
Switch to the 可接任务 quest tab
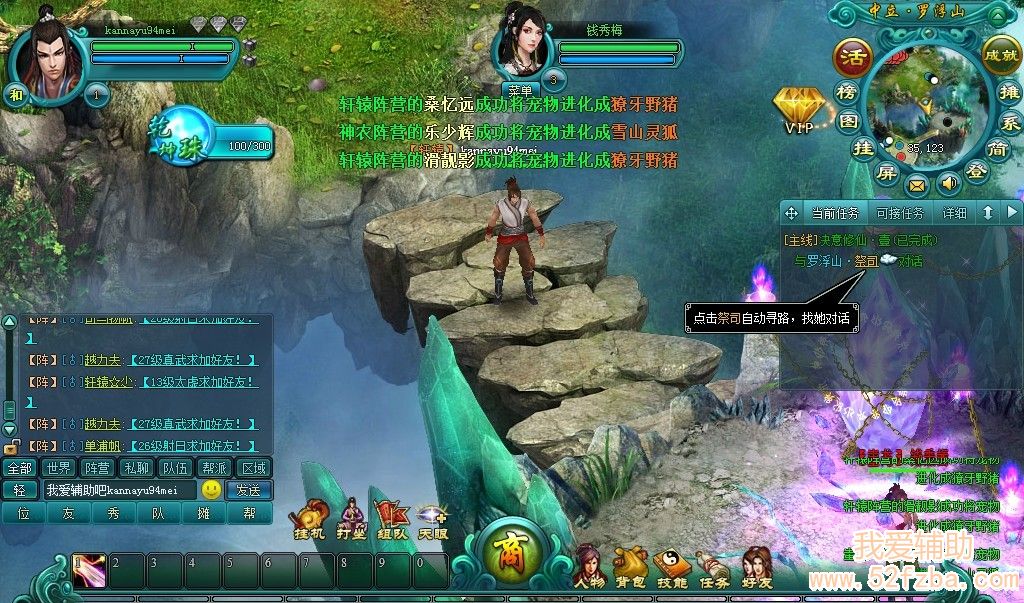pos(899,213)
